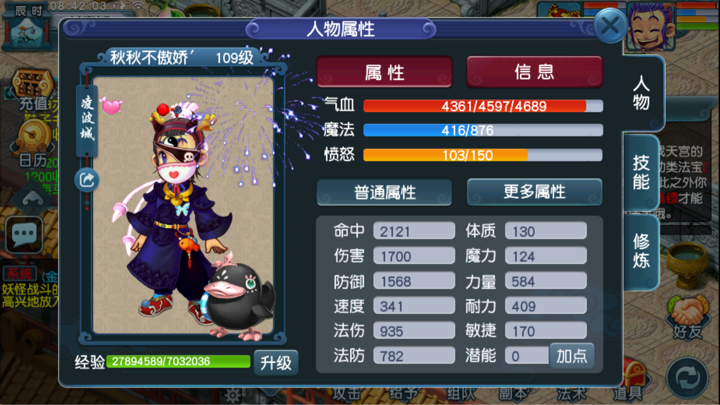Show 更多属性 additional attributes
Image resolution: width=720 pixels, height=405 pixels.
534,192
